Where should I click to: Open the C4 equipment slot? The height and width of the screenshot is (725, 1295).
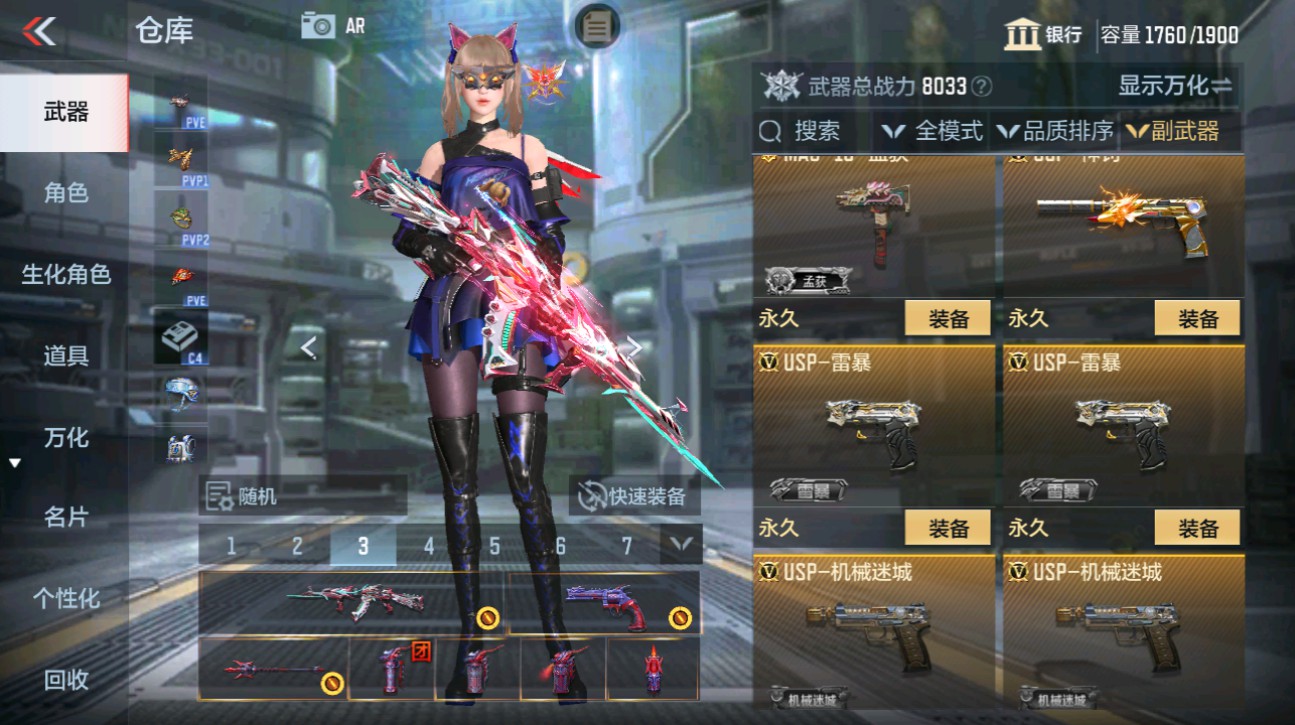coord(178,335)
